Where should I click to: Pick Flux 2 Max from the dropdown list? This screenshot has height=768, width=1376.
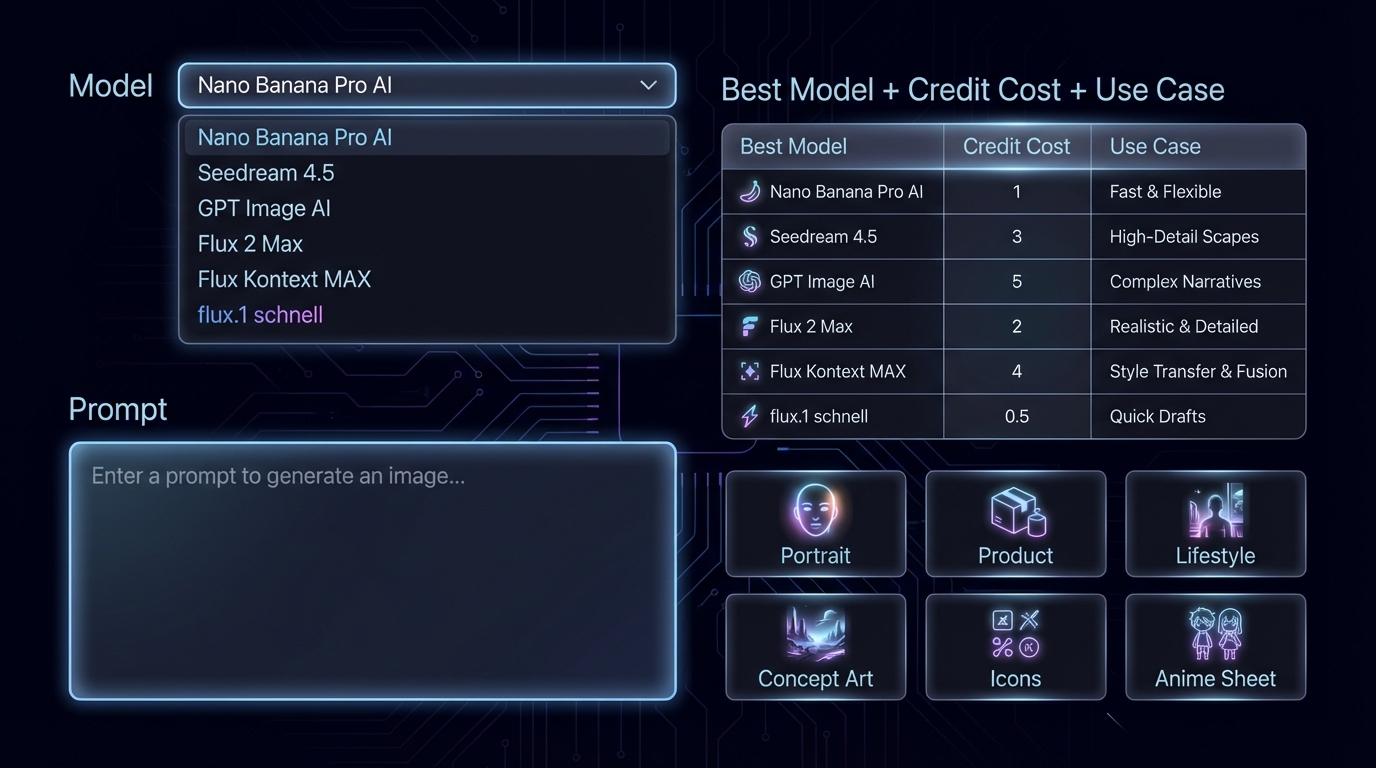pos(250,244)
